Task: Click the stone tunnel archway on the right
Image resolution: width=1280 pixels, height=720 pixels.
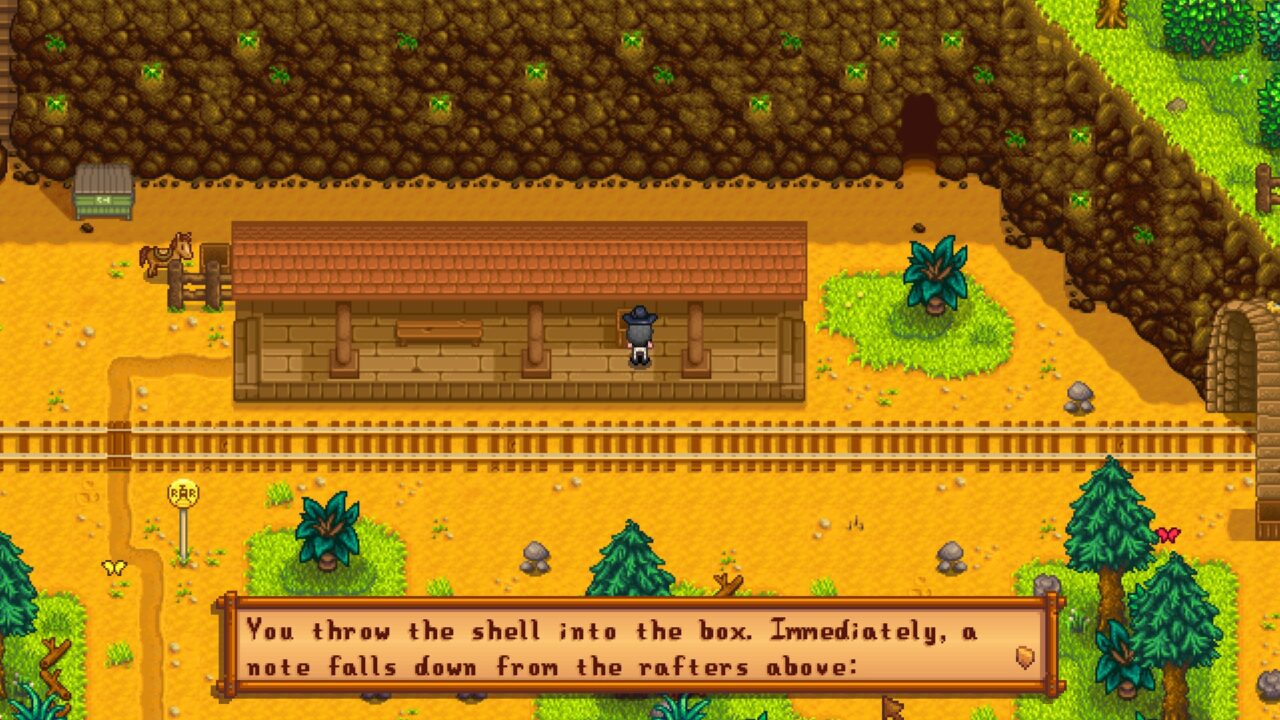Action: click(1237, 350)
